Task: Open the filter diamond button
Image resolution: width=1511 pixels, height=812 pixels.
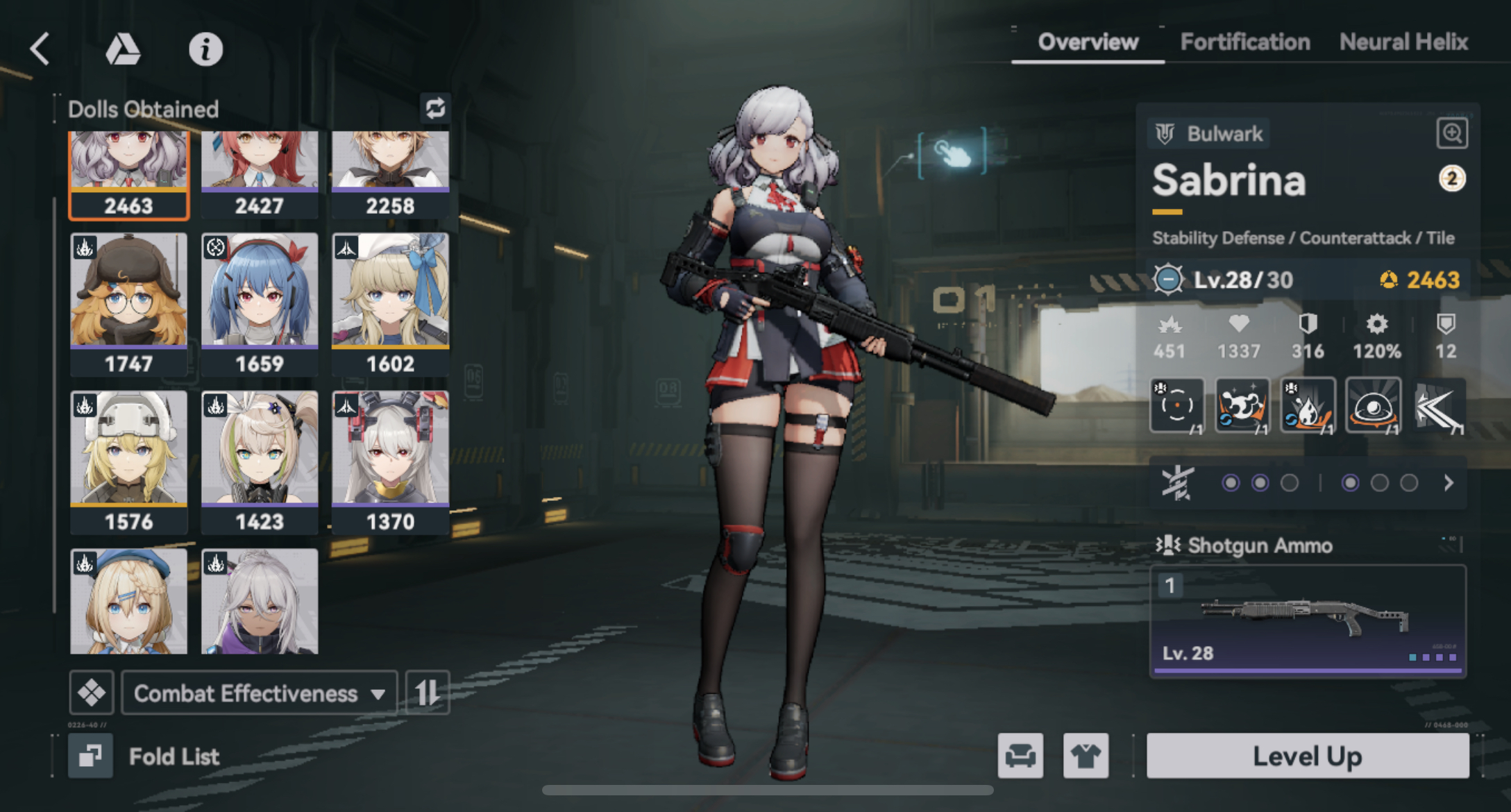Action: pos(92,693)
